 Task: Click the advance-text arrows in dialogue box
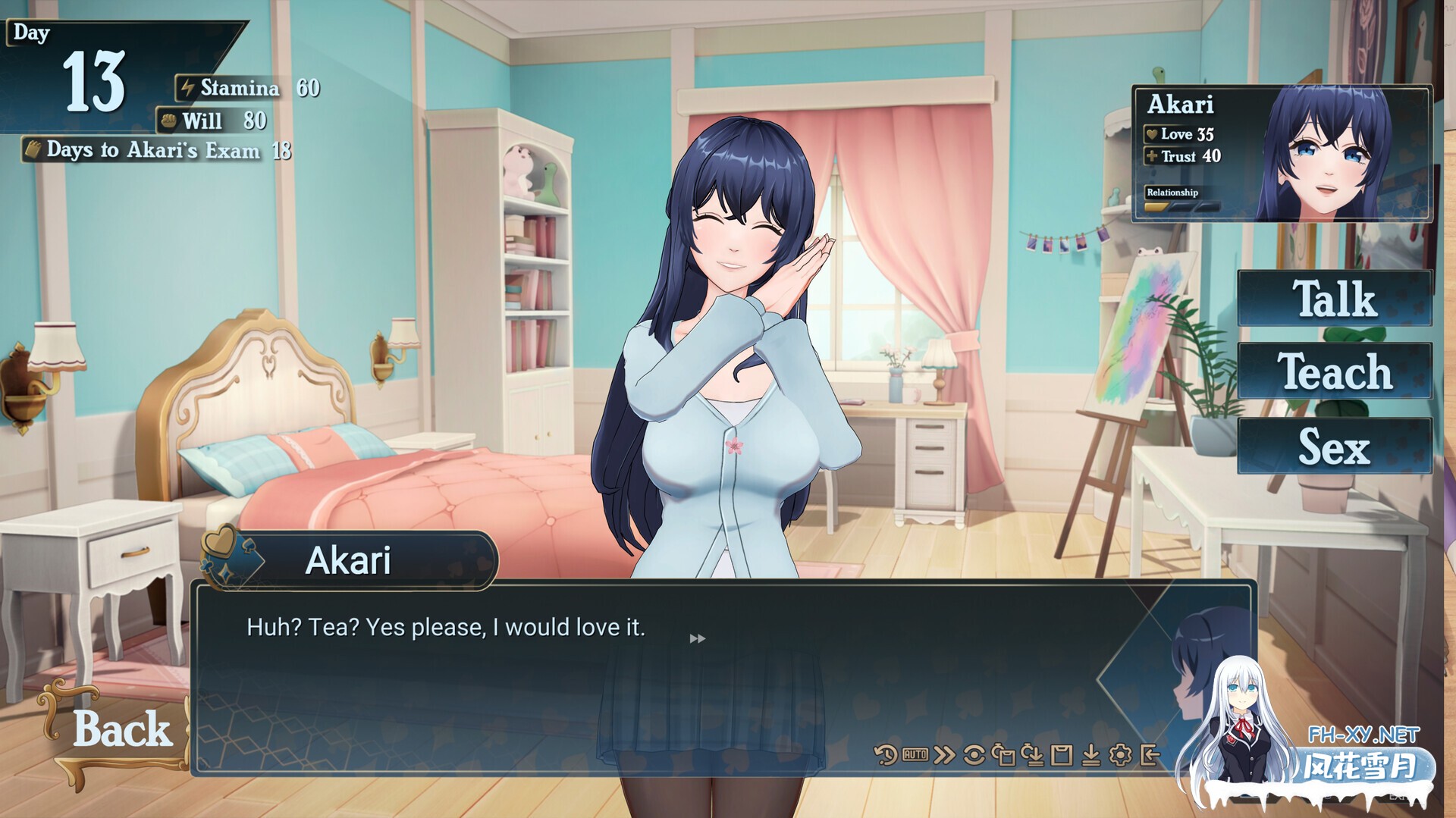[x=696, y=638]
